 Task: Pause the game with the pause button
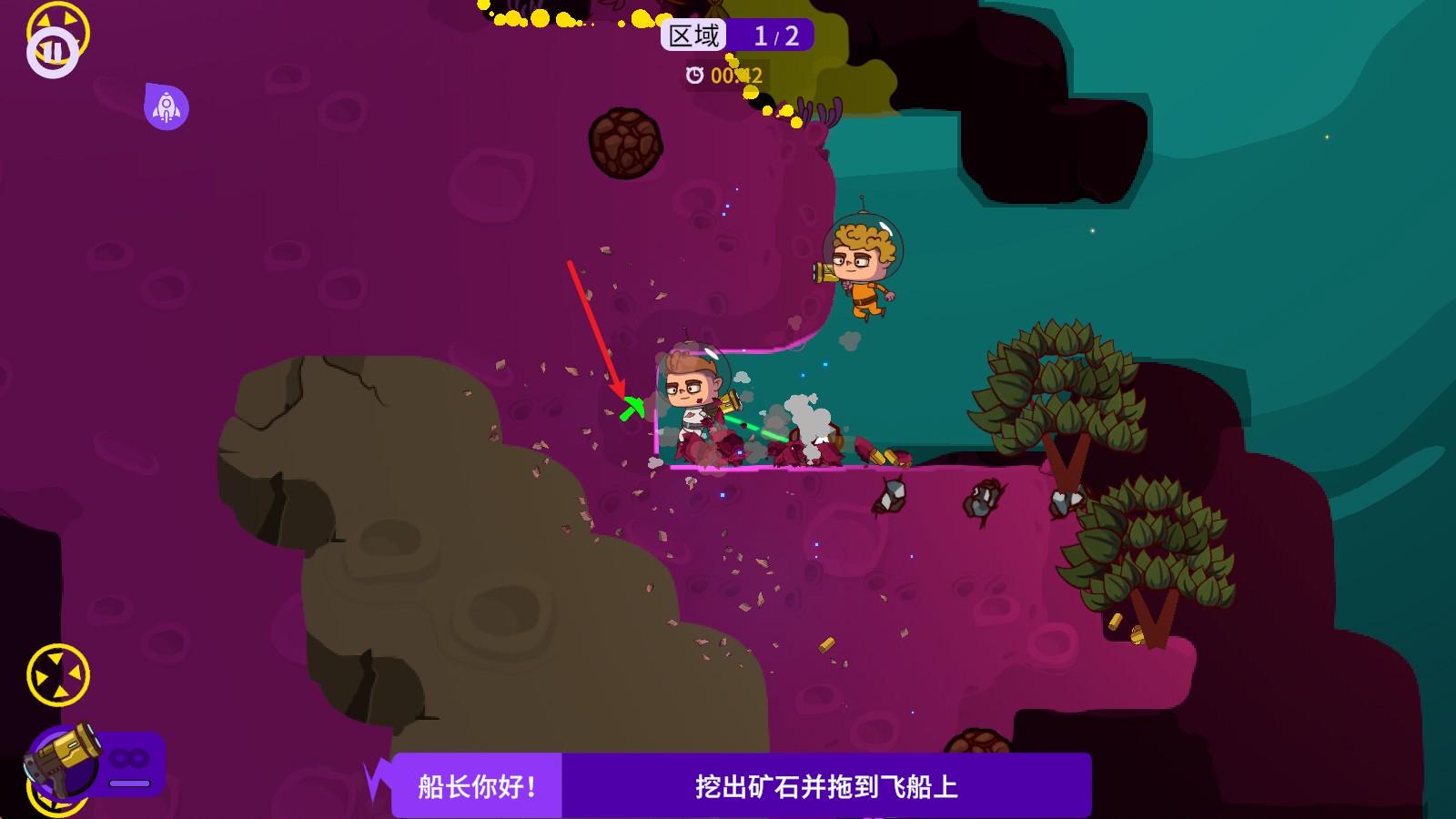(x=53, y=51)
